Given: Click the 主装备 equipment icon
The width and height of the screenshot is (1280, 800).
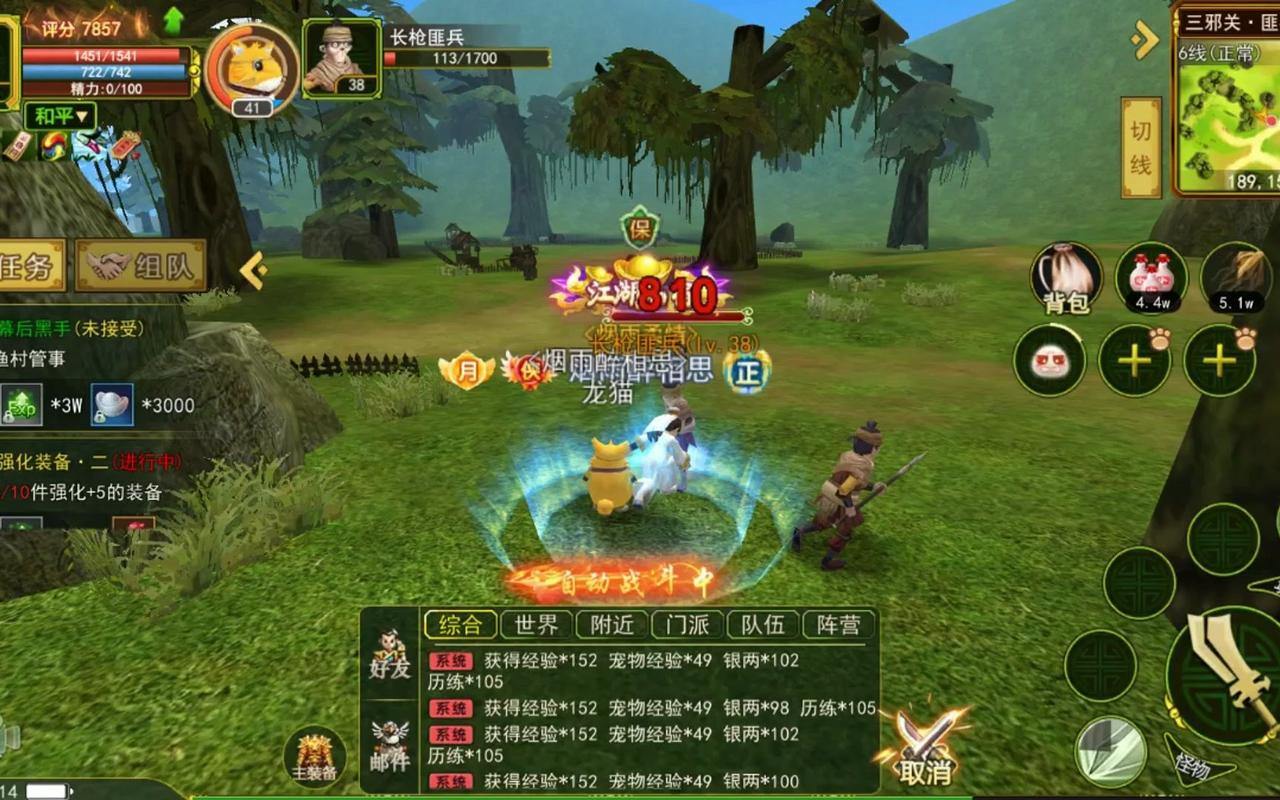Looking at the screenshot, I should (313, 755).
